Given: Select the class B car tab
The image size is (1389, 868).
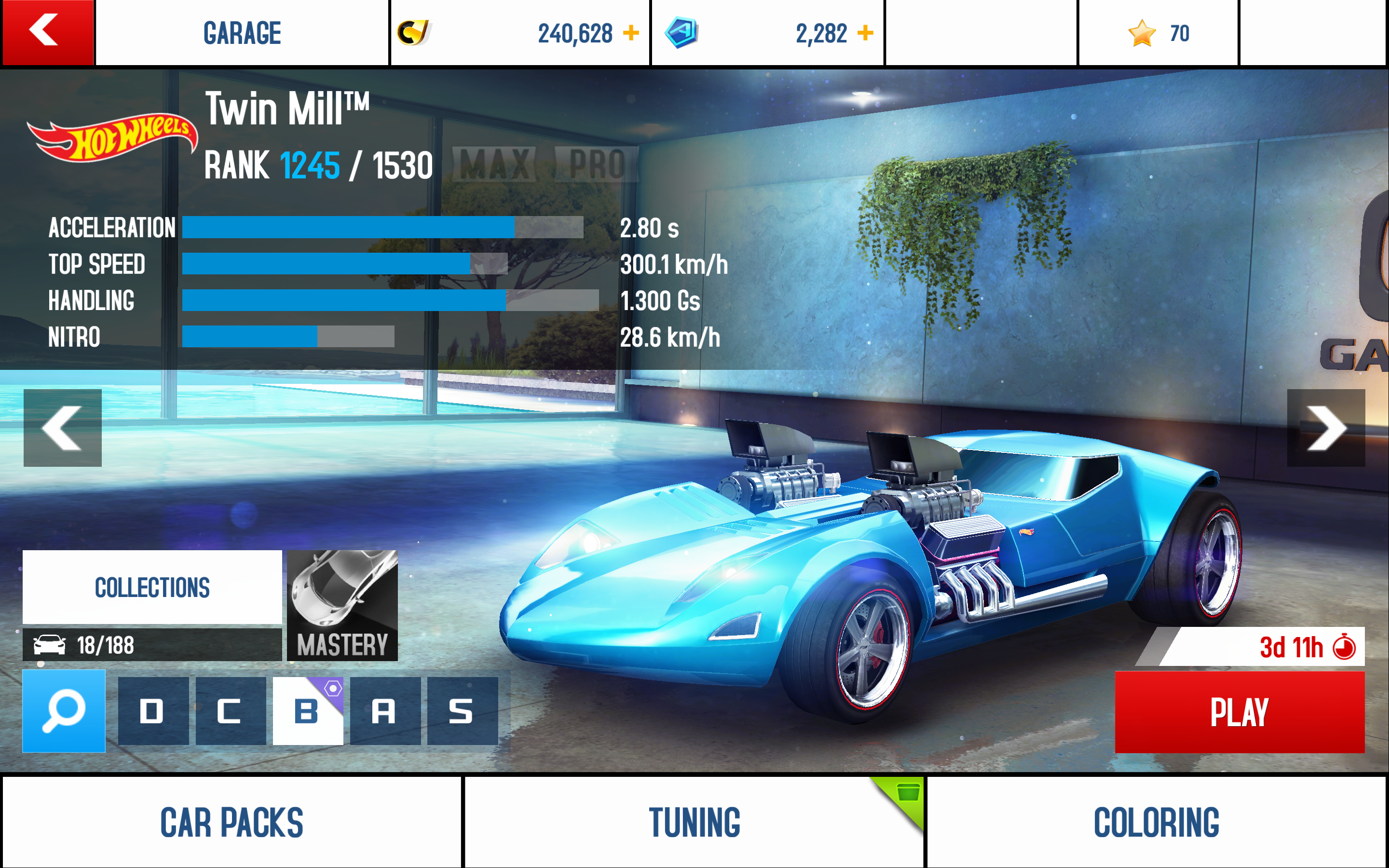Looking at the screenshot, I should 308,711.
